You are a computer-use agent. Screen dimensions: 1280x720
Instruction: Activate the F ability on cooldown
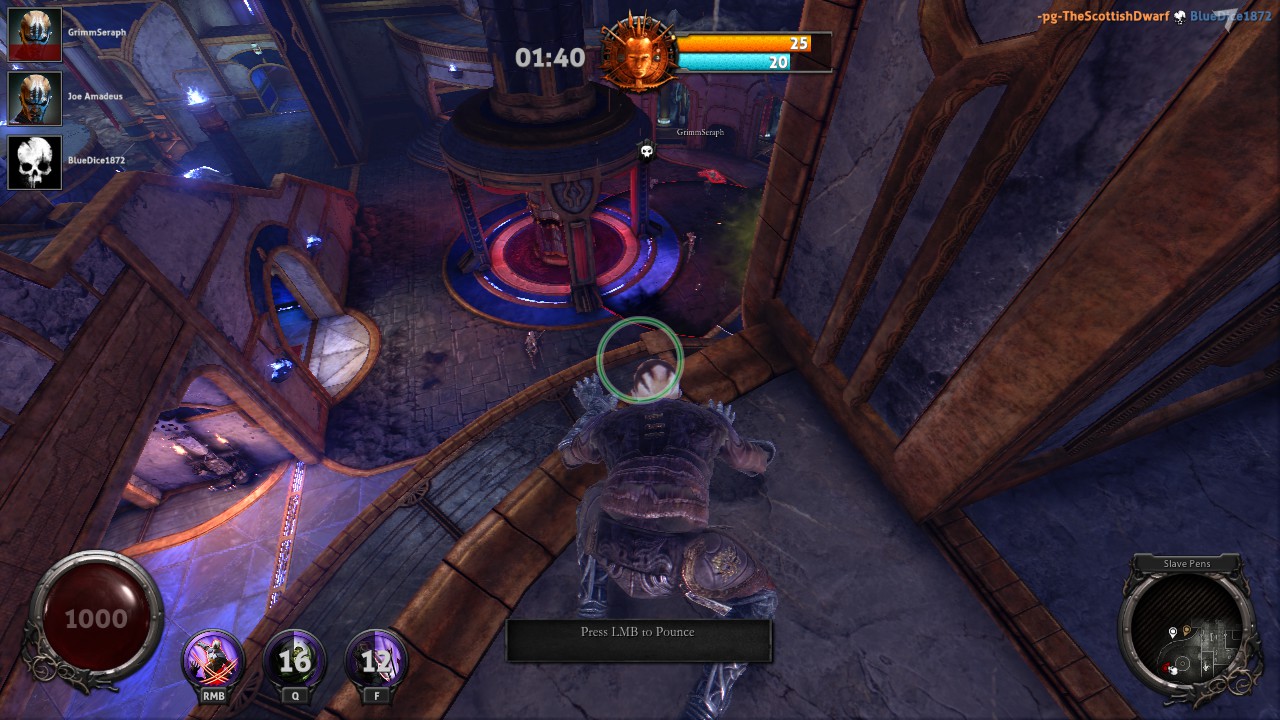(x=376, y=660)
